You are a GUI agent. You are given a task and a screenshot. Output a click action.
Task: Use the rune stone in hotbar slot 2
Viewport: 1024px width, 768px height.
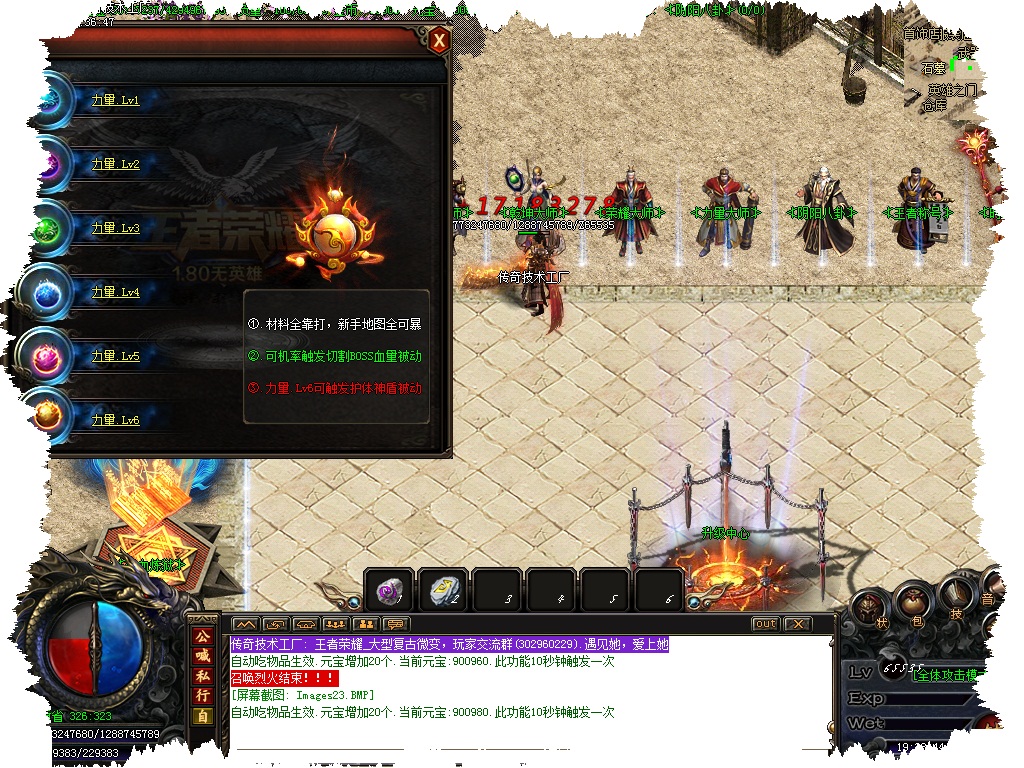[x=442, y=591]
